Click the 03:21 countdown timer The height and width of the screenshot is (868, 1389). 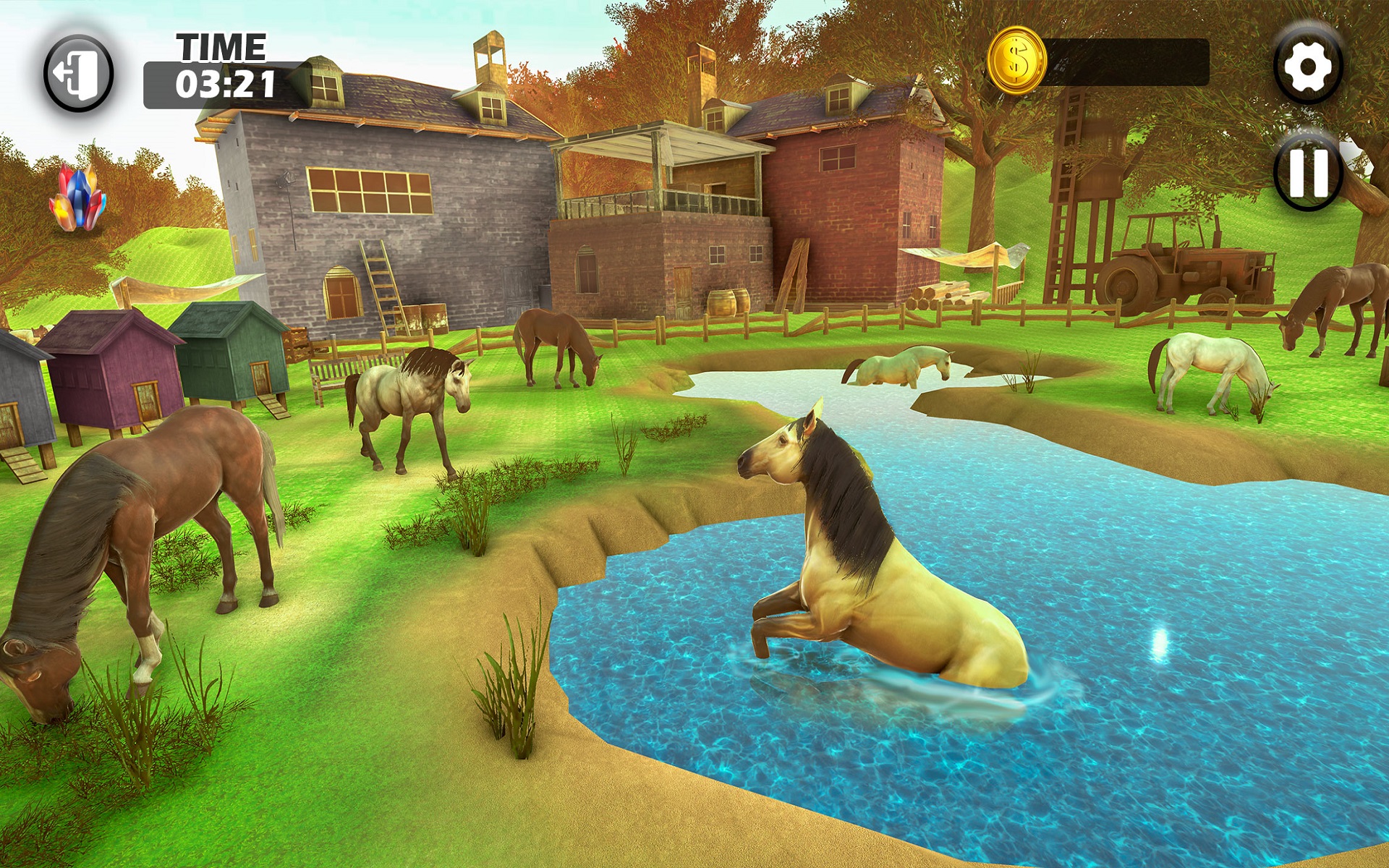click(x=224, y=83)
